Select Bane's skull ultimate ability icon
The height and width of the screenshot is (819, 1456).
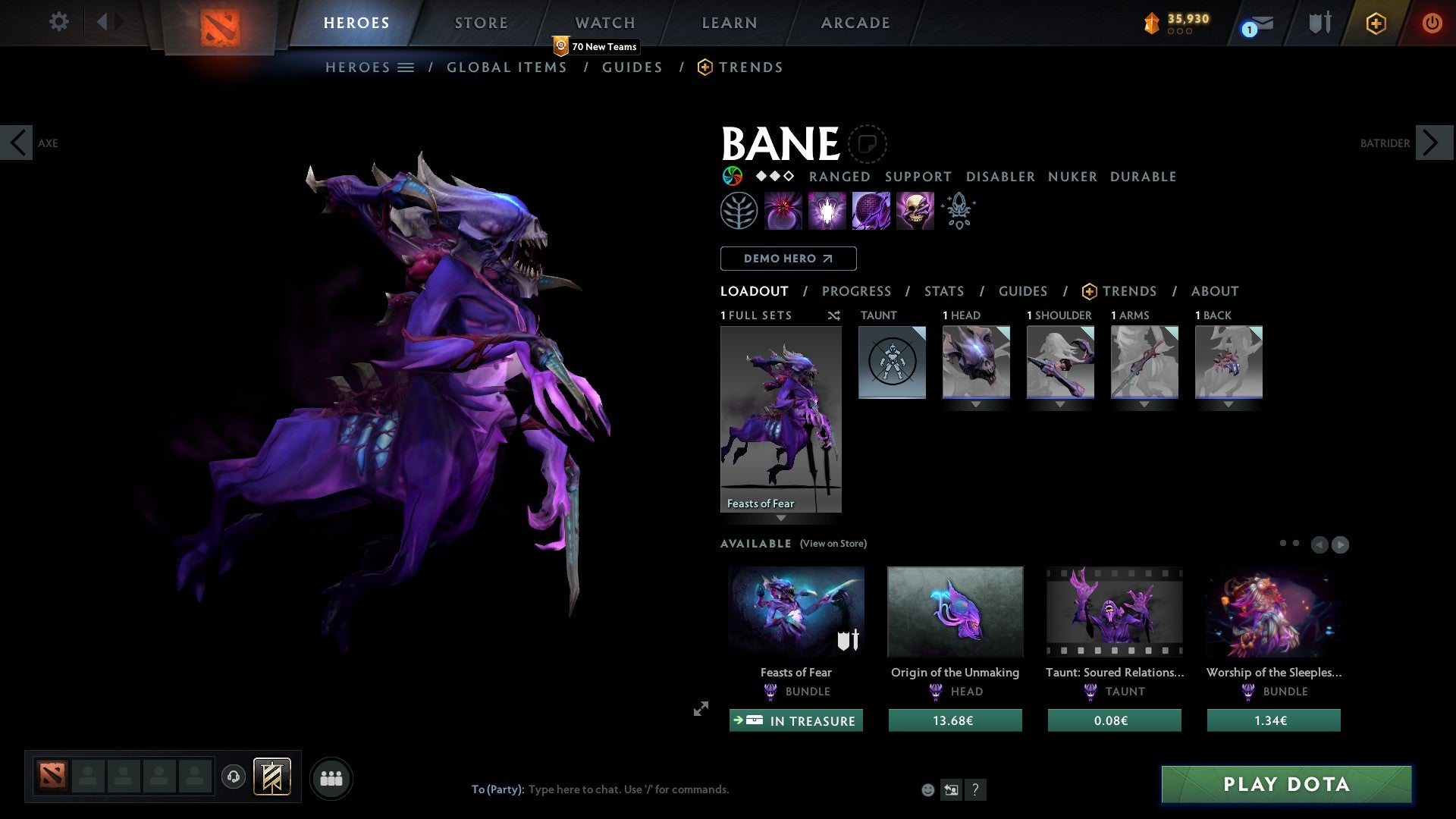click(915, 211)
